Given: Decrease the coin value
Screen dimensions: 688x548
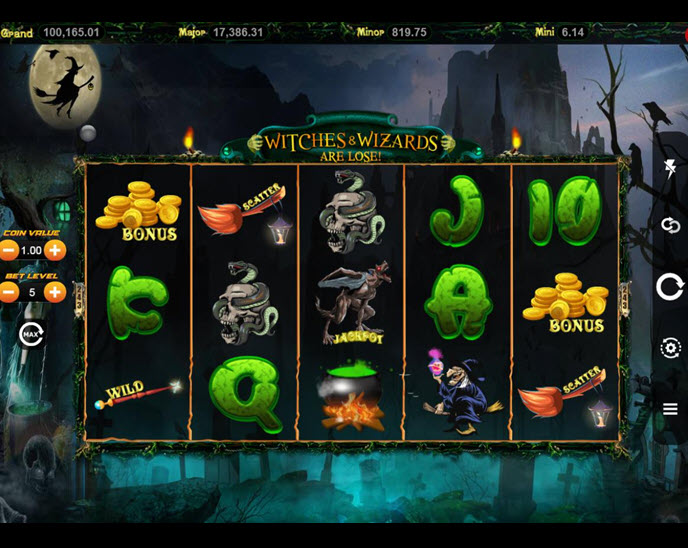Looking at the screenshot, I should (x=9, y=250).
